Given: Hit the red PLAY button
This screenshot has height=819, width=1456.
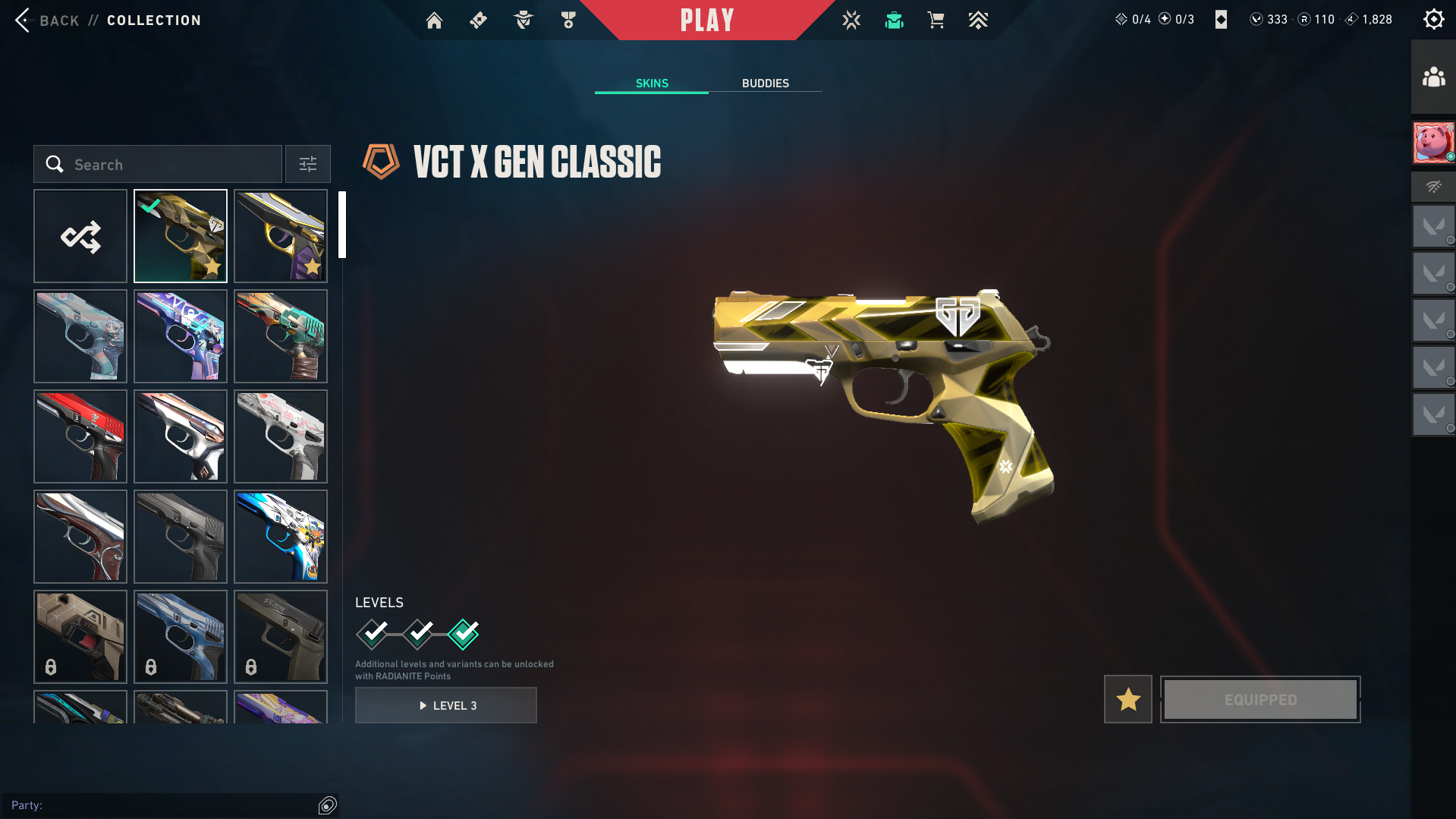Looking at the screenshot, I should 706,20.
